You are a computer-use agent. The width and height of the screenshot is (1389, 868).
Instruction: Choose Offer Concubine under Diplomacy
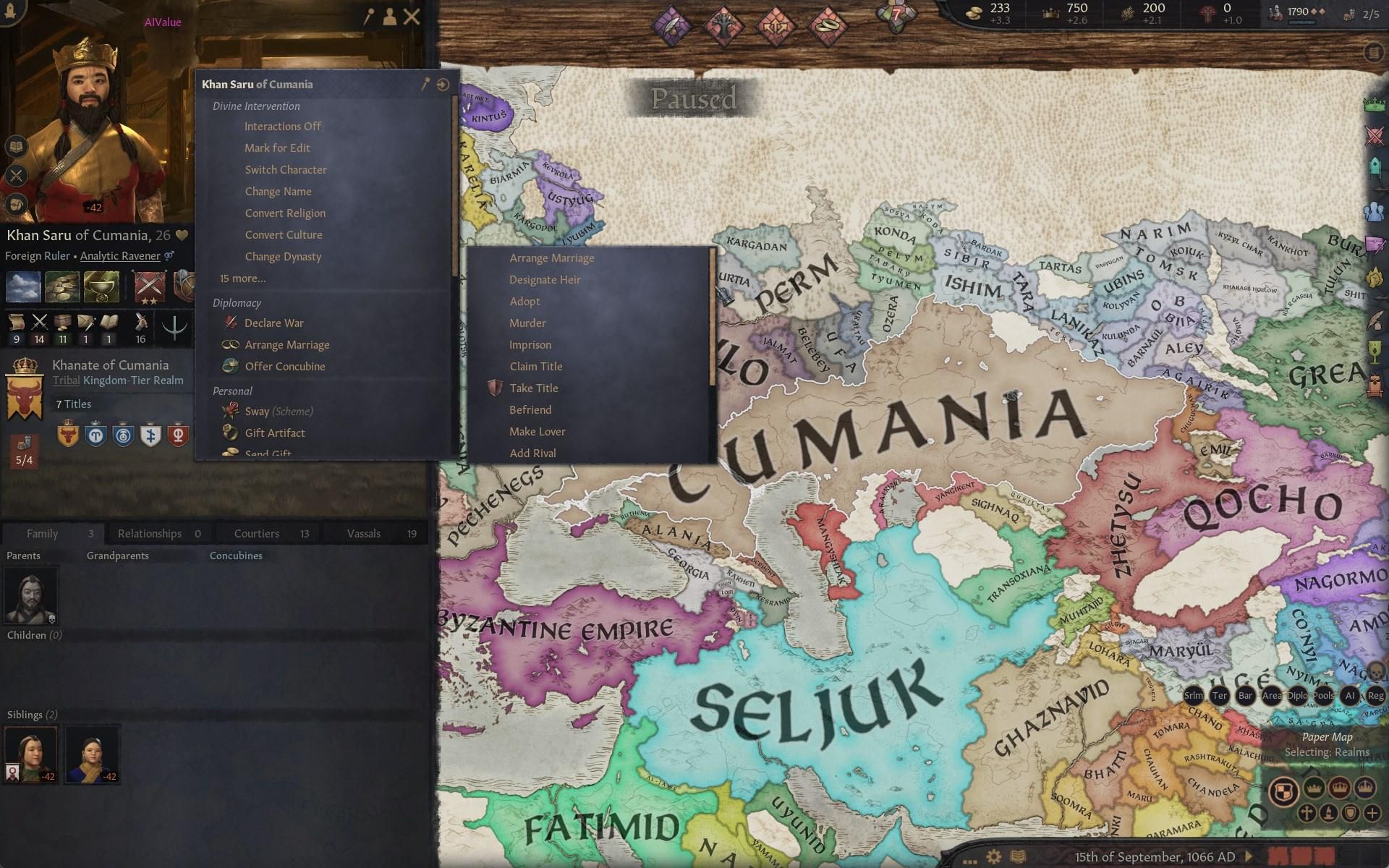pyautogui.click(x=284, y=366)
